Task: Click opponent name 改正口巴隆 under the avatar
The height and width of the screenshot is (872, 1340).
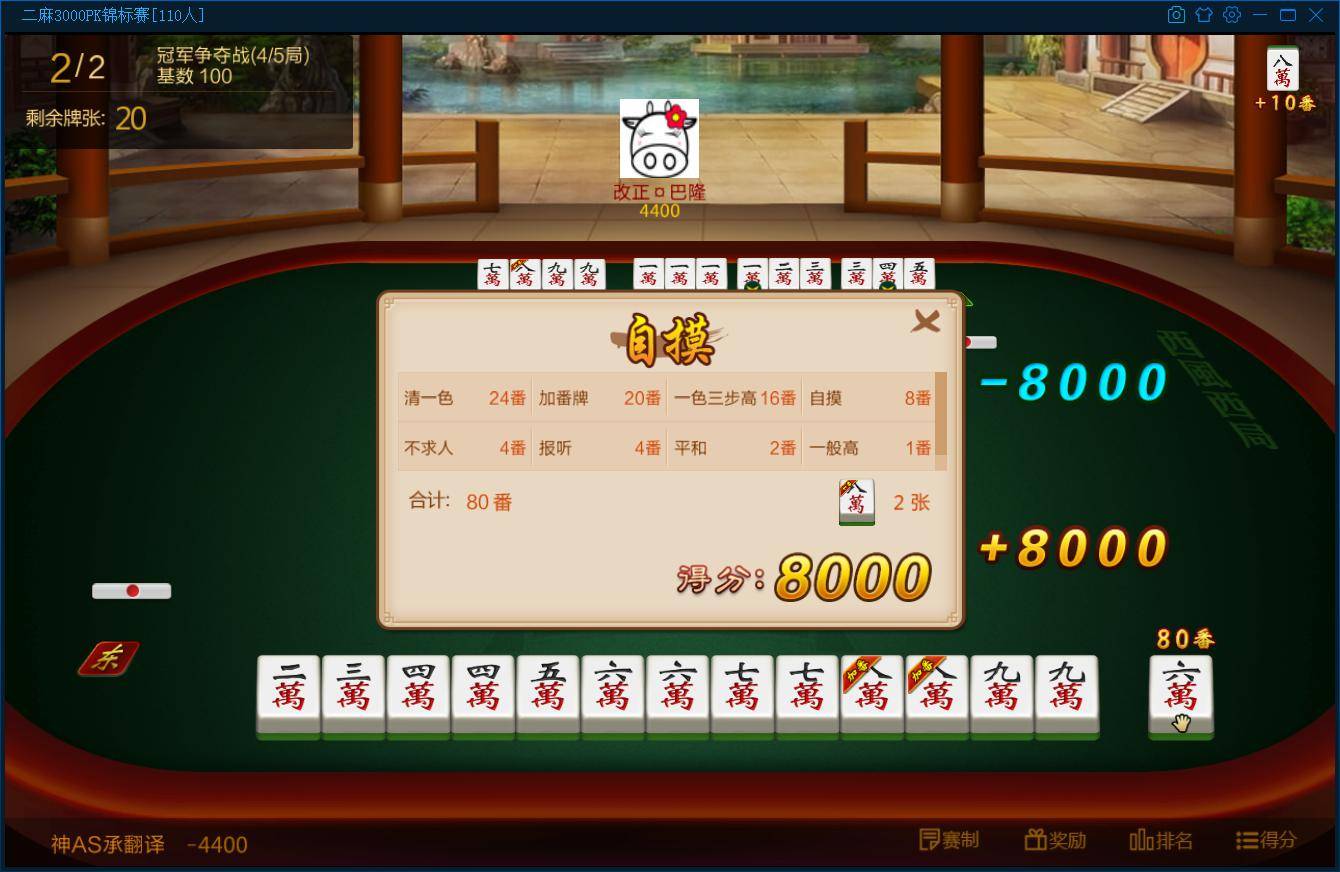Action: (x=659, y=192)
